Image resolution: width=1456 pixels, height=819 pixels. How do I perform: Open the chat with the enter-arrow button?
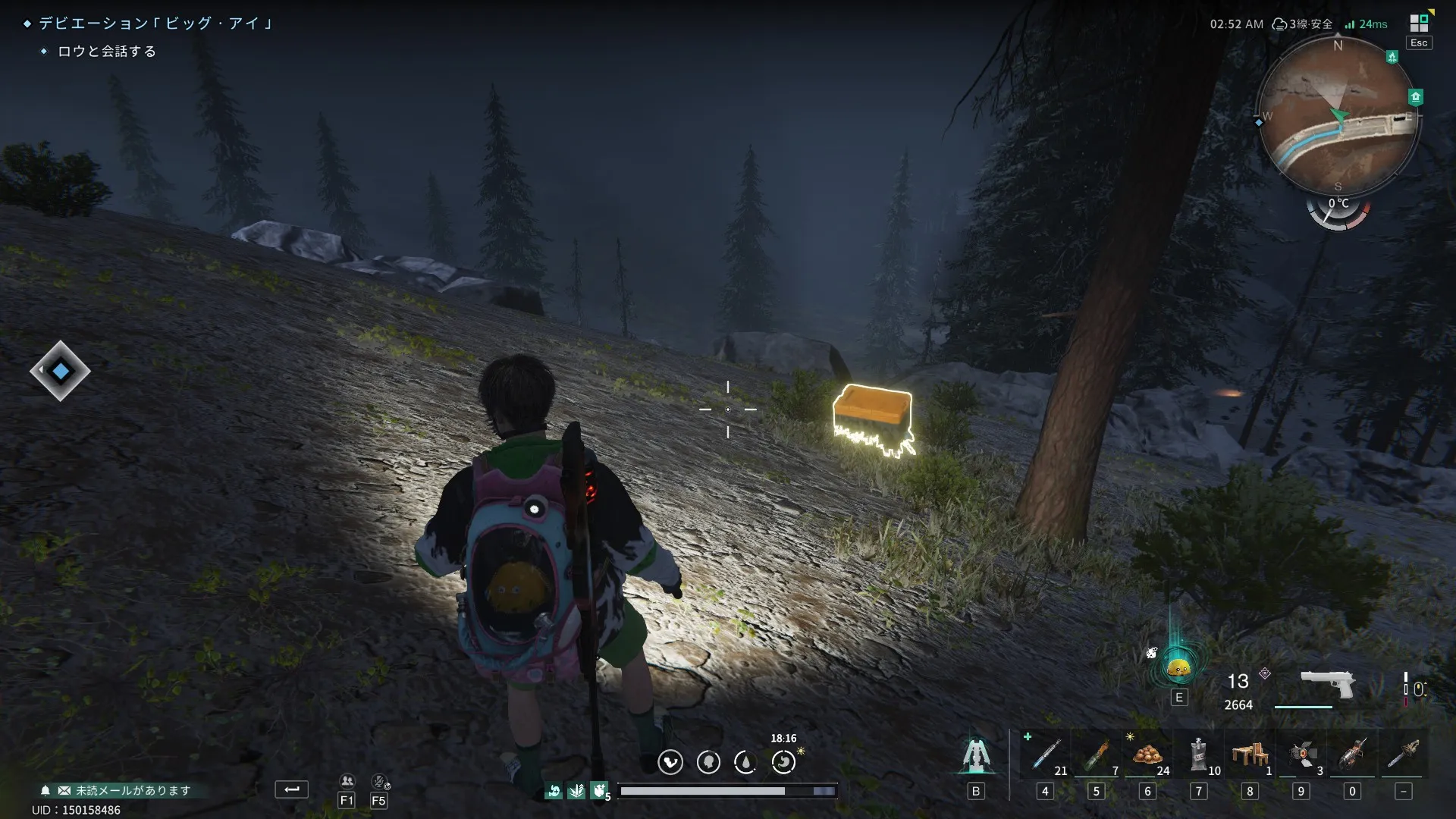(292, 789)
